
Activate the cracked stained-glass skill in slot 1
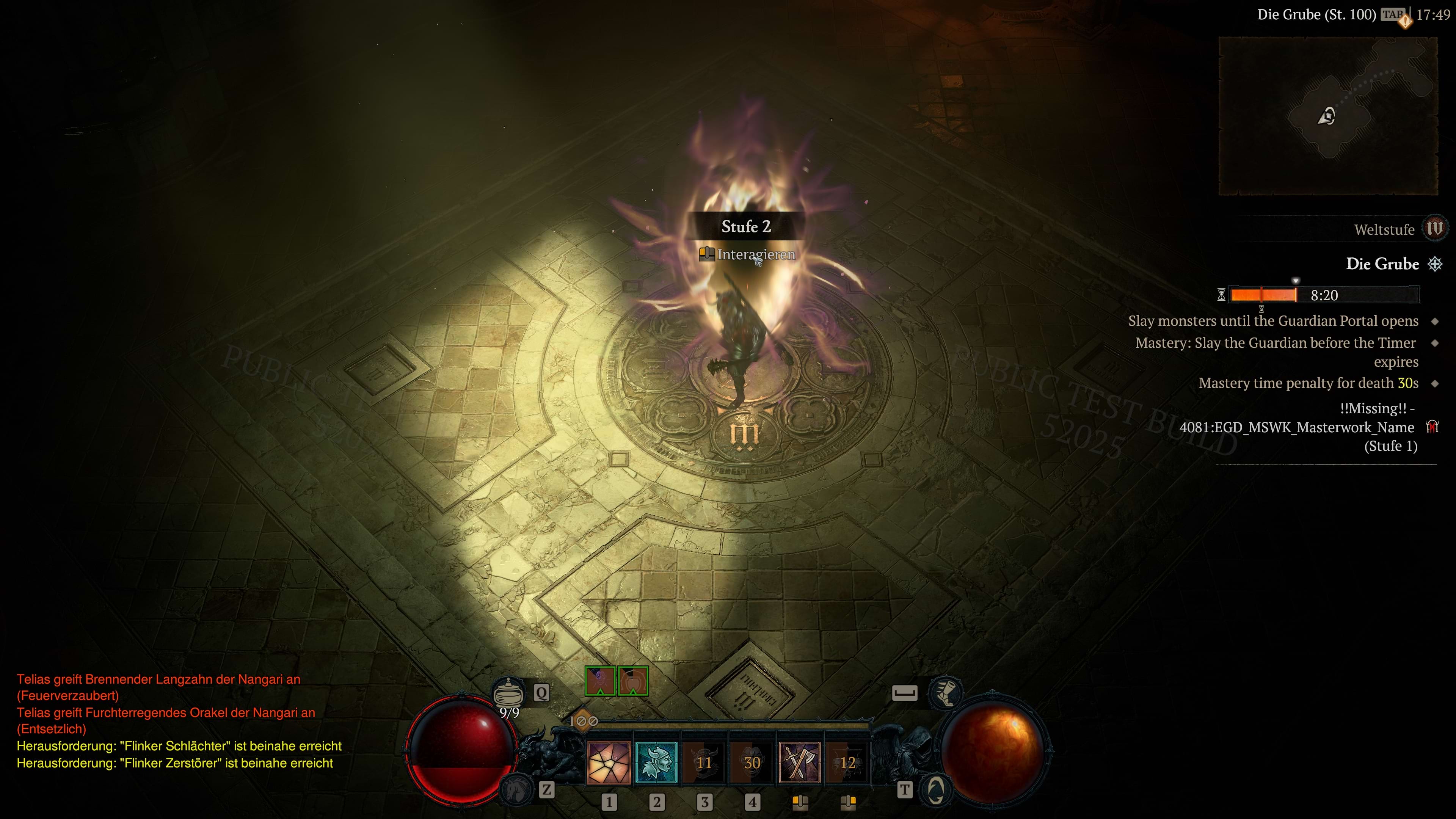tap(609, 763)
